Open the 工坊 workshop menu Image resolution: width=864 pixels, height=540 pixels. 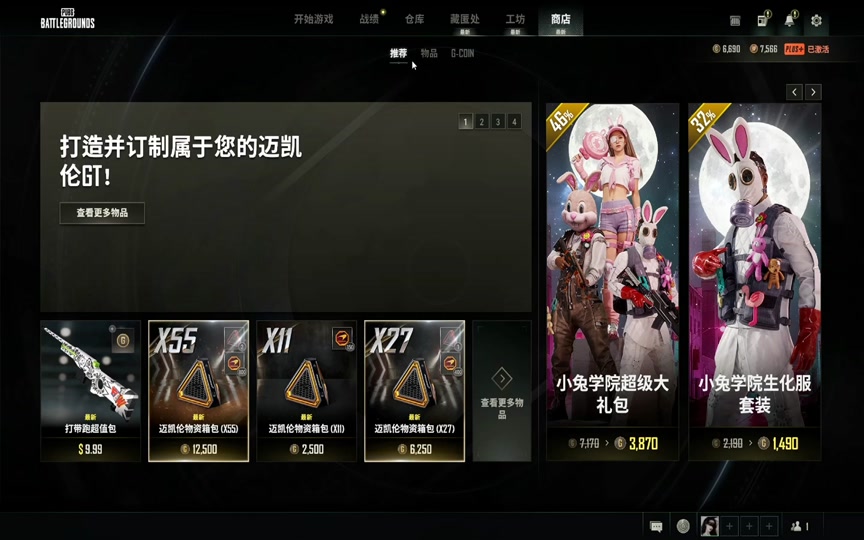(x=515, y=19)
